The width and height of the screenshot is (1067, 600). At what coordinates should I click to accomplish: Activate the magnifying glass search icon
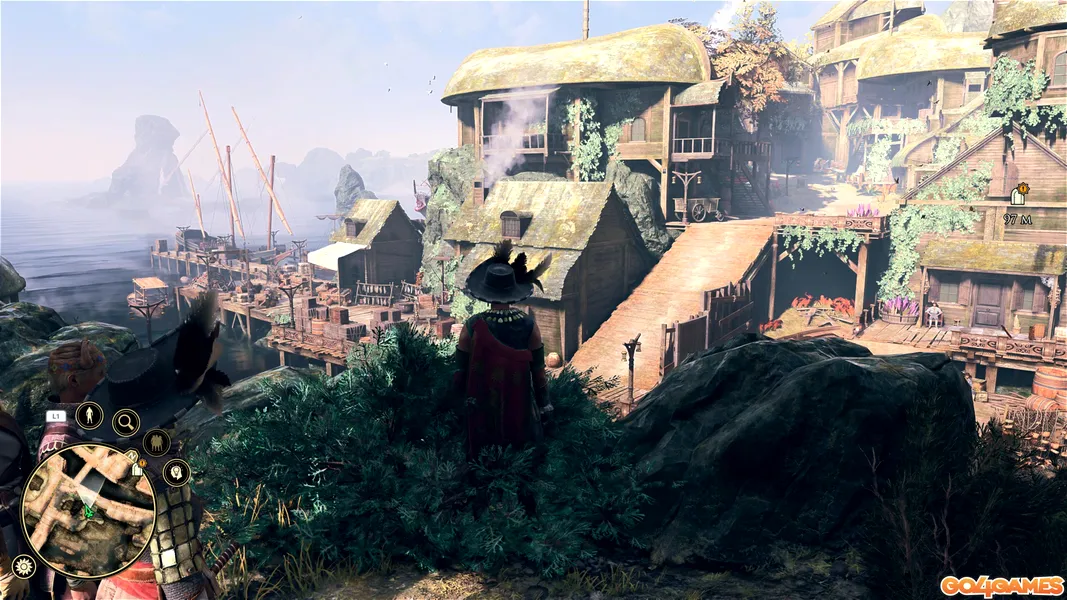pos(126,423)
